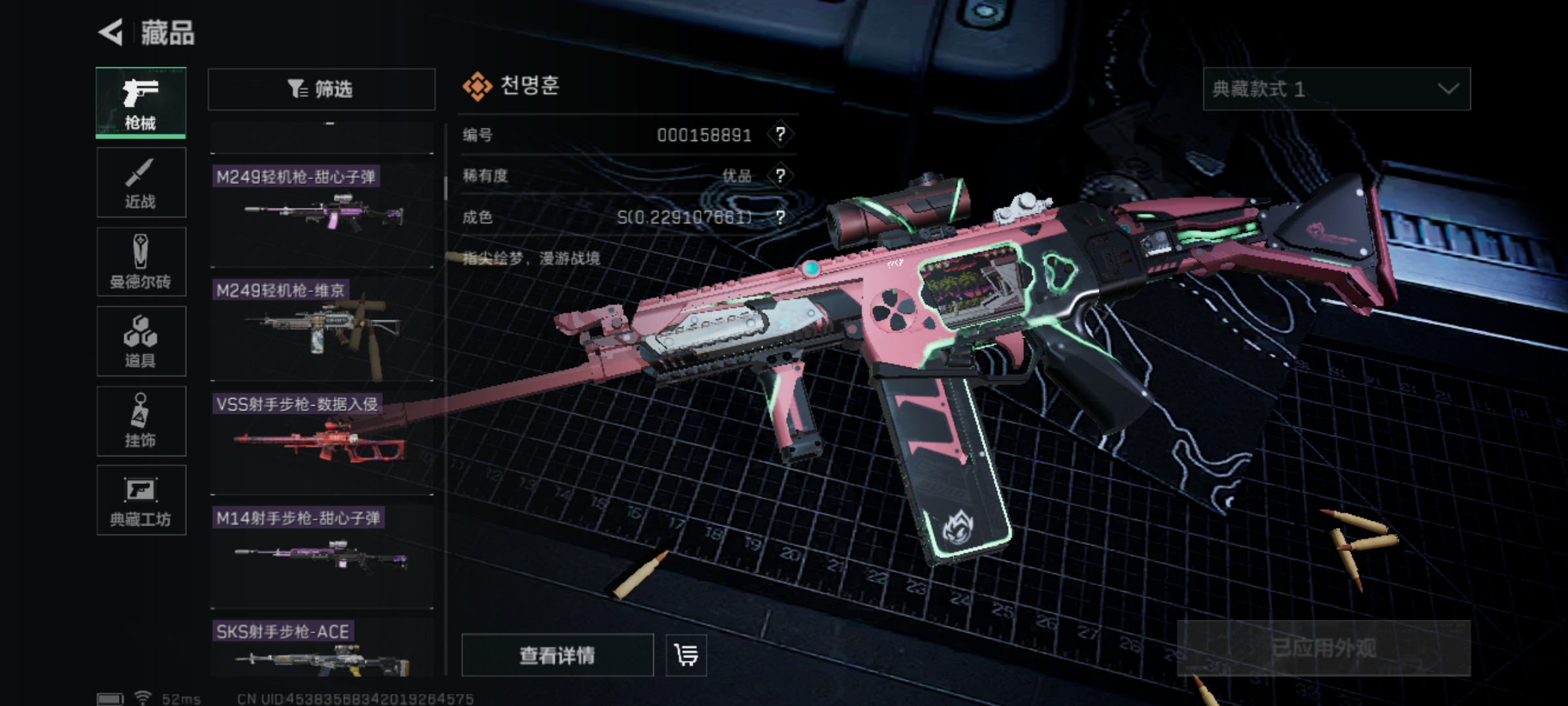Open the 筛选 filter options
This screenshot has width=1568, height=706.
pos(321,90)
